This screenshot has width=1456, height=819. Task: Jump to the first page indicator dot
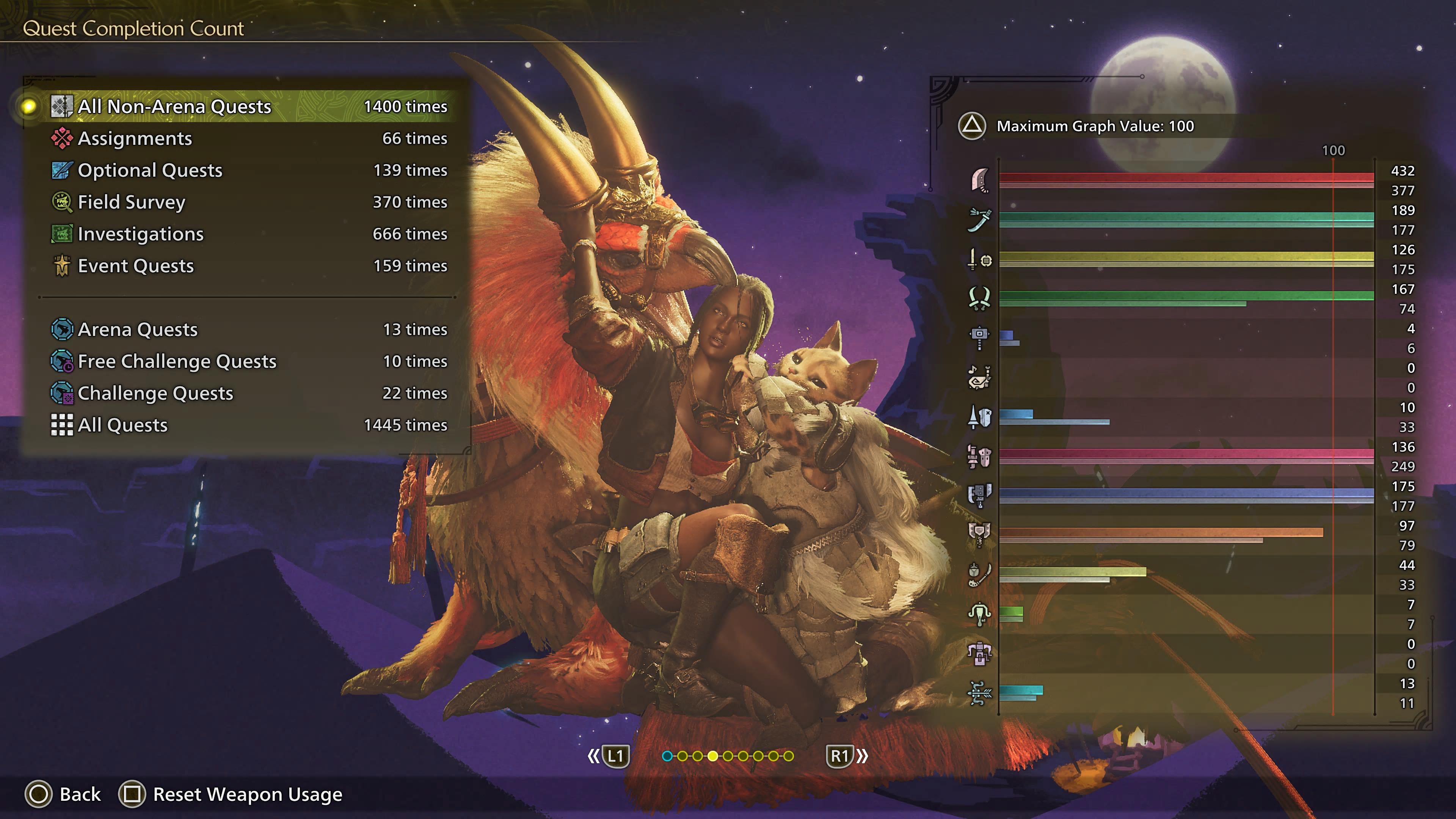(x=667, y=756)
